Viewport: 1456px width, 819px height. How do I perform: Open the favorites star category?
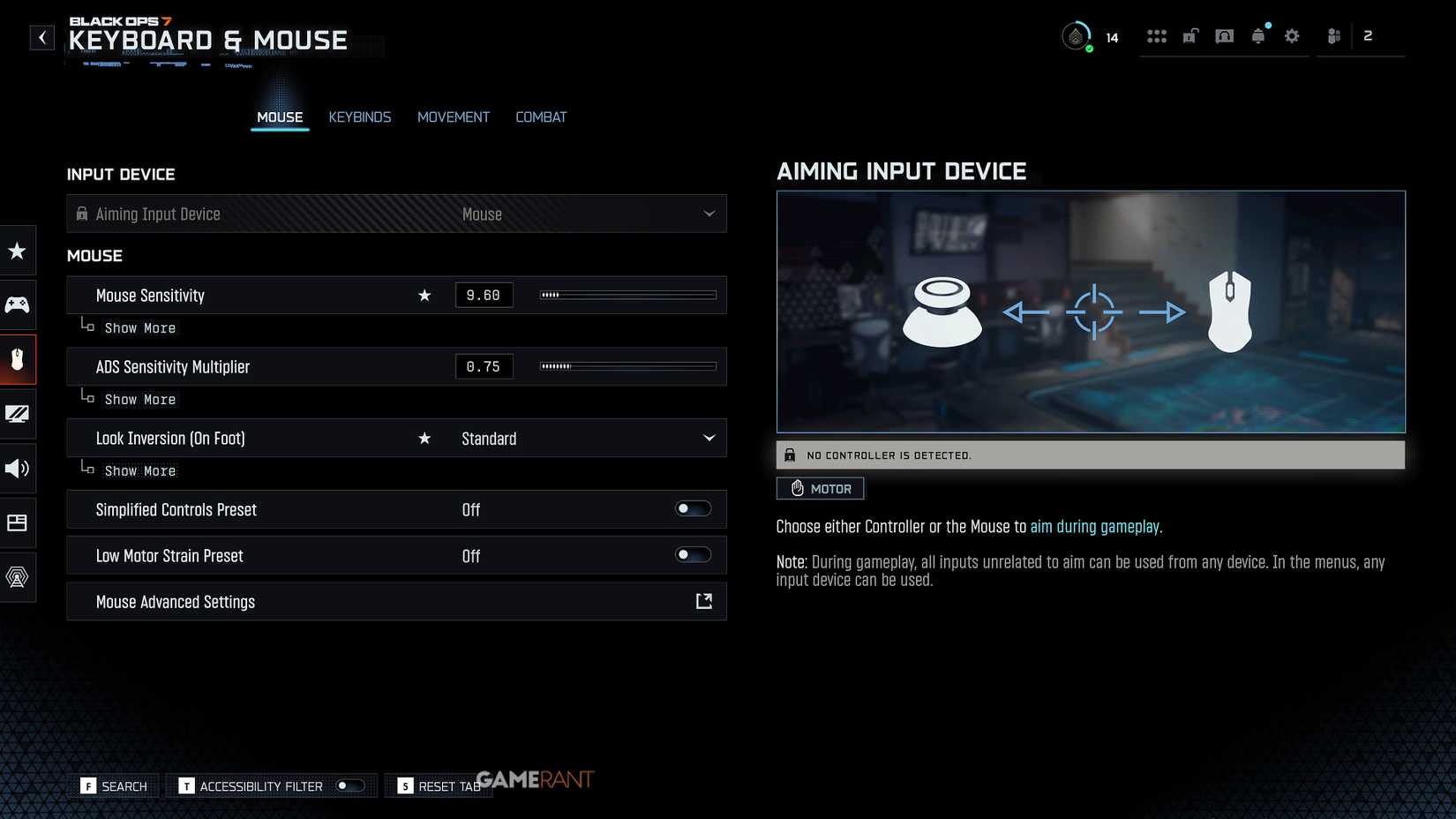coord(18,251)
